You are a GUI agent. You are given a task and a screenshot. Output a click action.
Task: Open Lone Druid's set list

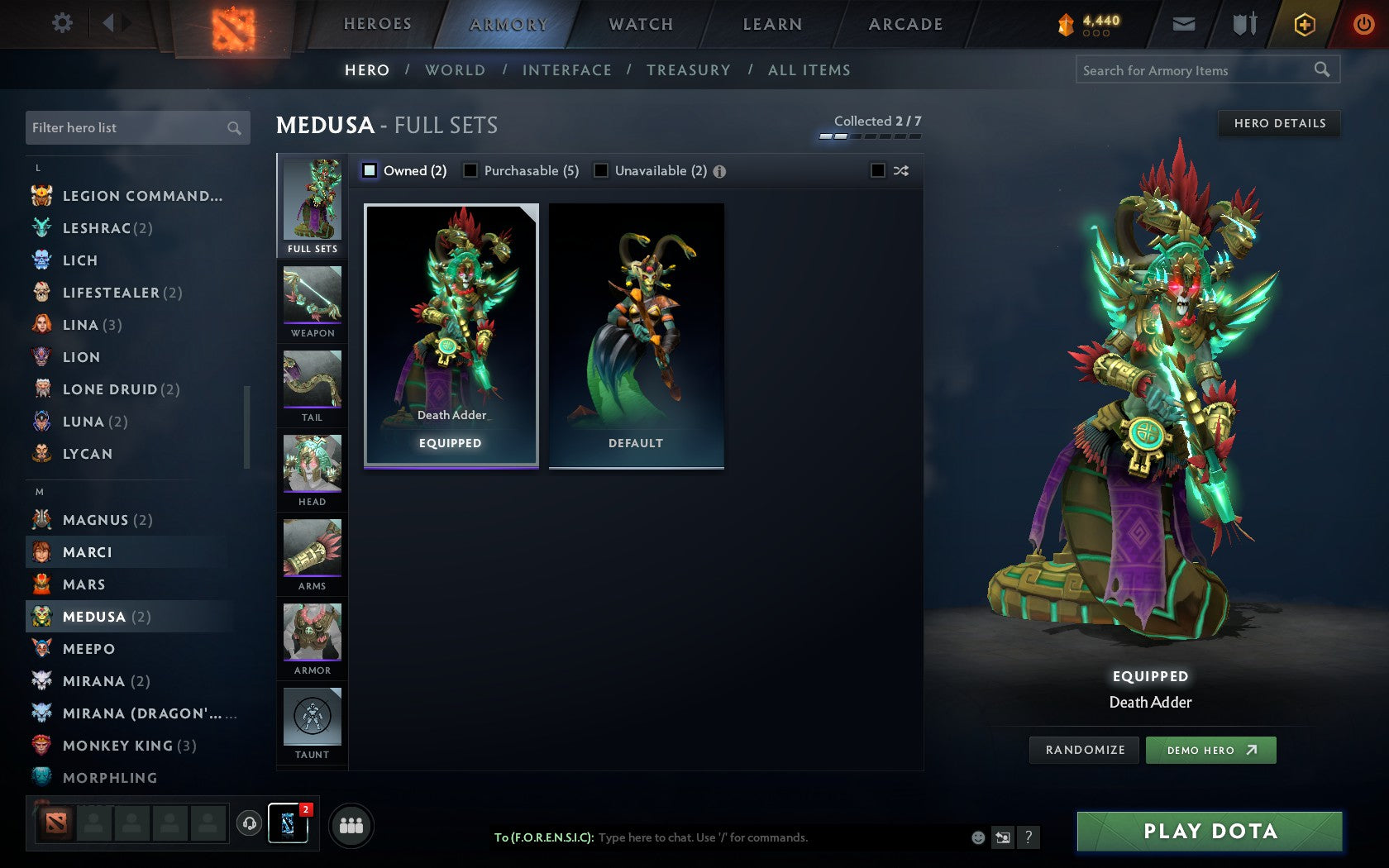pos(109,389)
